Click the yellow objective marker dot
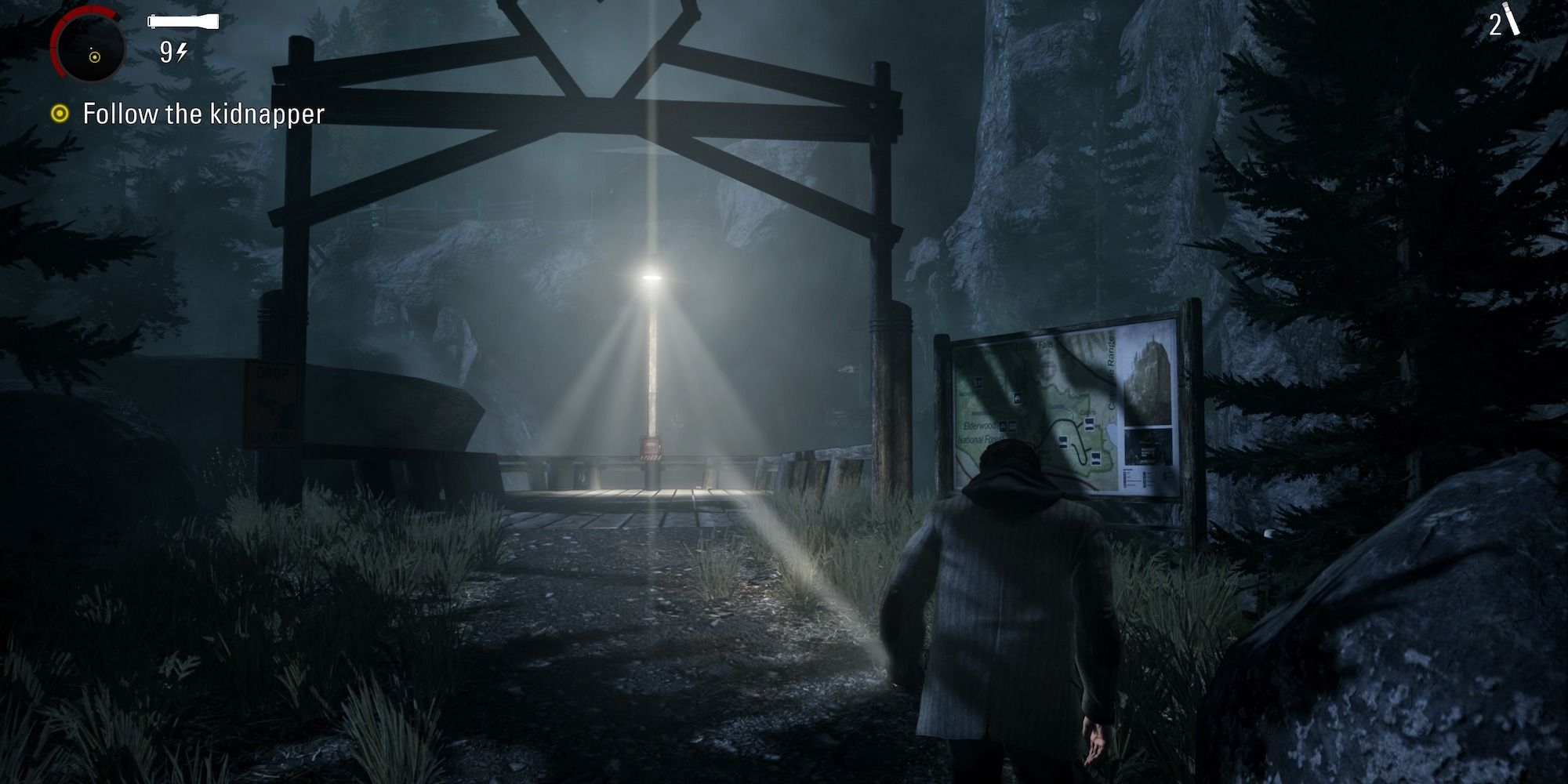1568x784 pixels. pyautogui.click(x=61, y=114)
